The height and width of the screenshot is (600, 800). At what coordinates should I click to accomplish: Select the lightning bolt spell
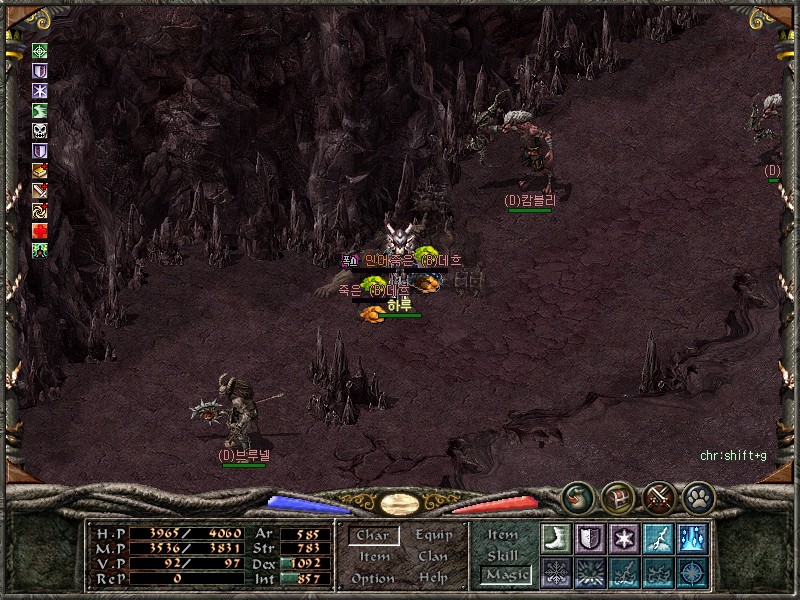click(x=657, y=538)
